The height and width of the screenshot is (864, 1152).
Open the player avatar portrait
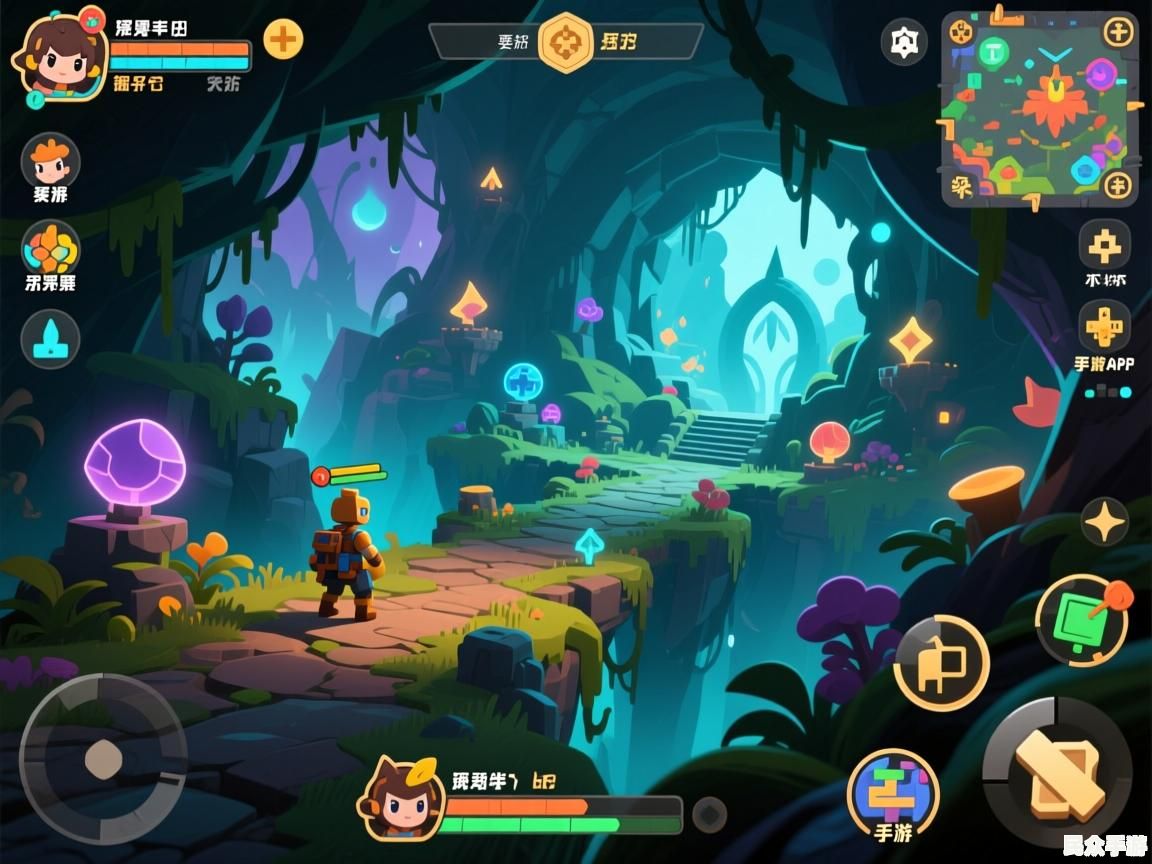point(59,56)
